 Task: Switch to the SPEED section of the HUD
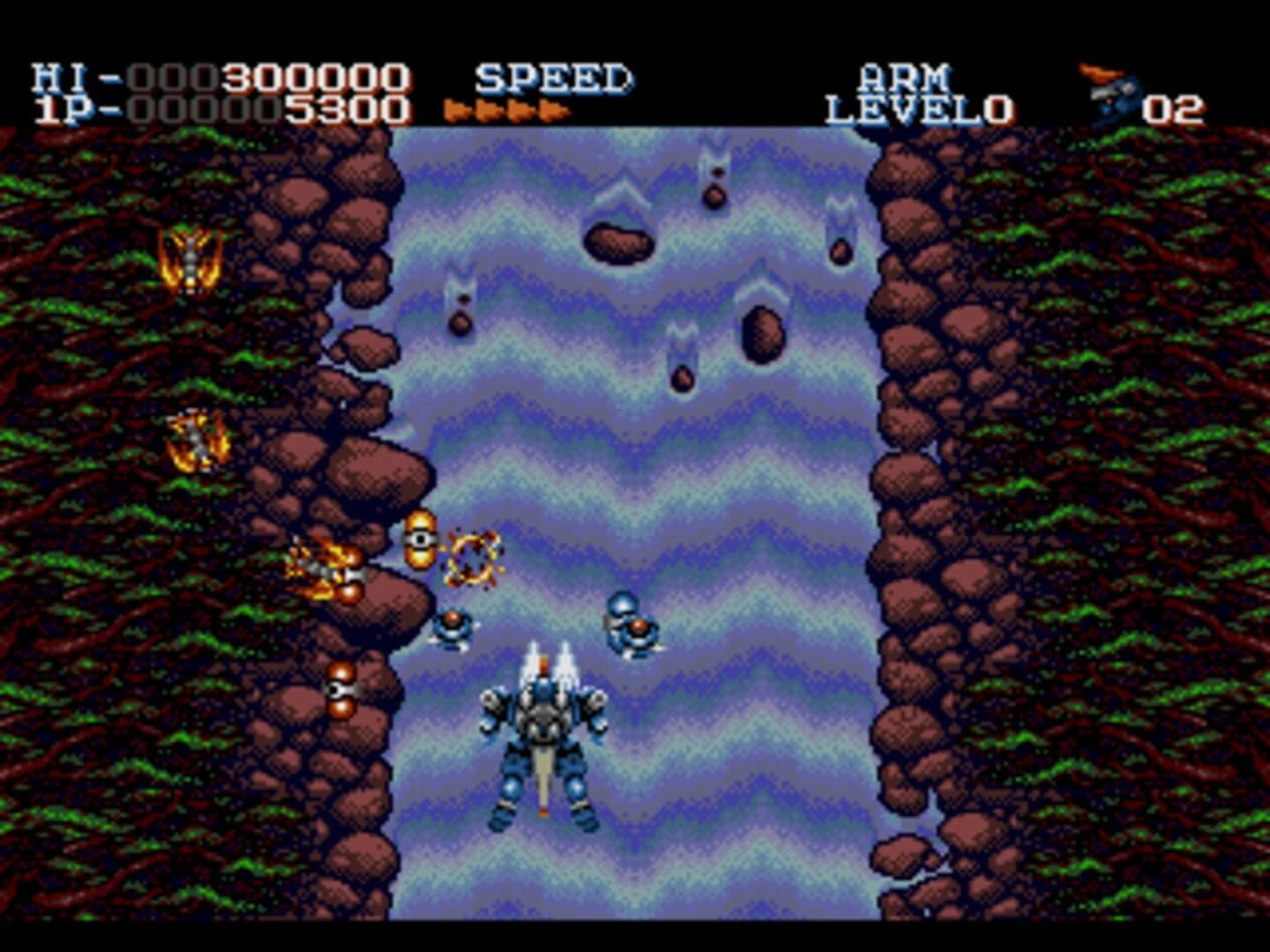click(551, 77)
